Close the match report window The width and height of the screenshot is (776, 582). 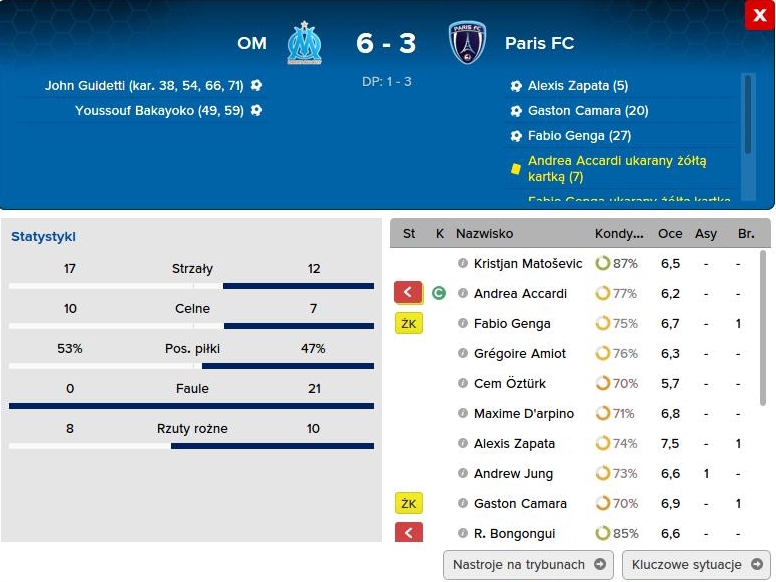coord(758,15)
